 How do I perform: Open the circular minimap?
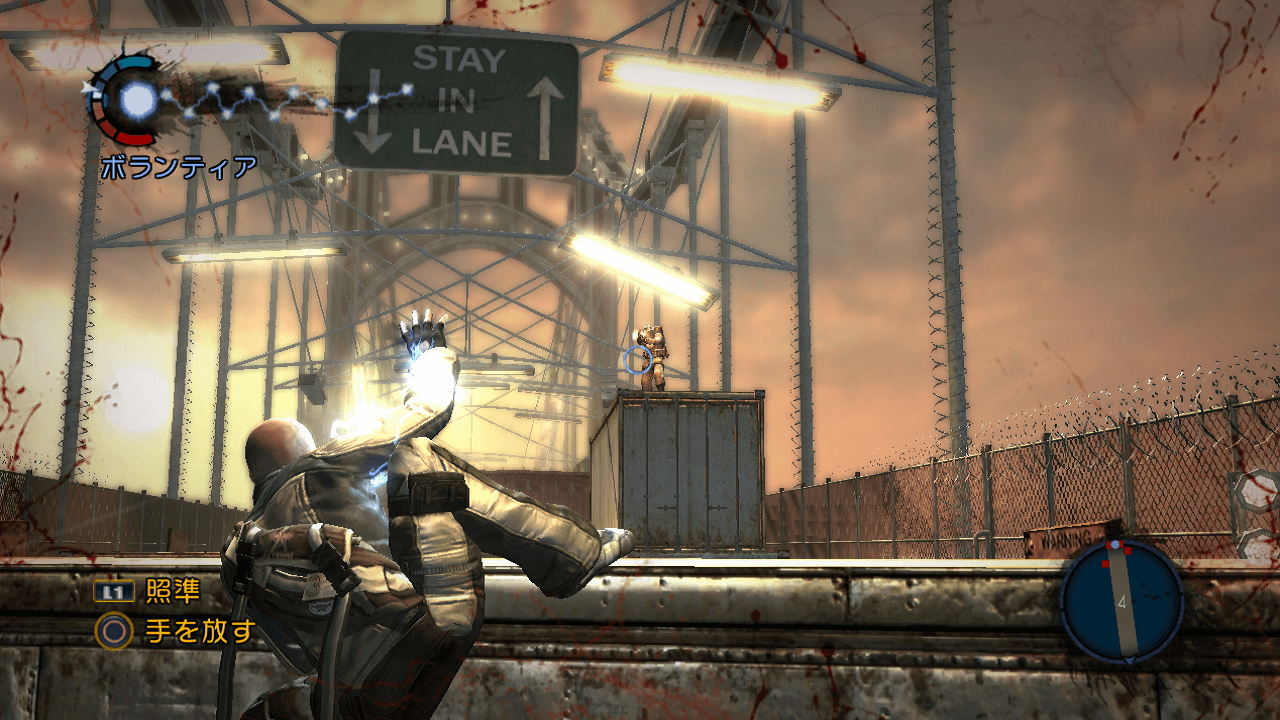pyautogui.click(x=1121, y=601)
